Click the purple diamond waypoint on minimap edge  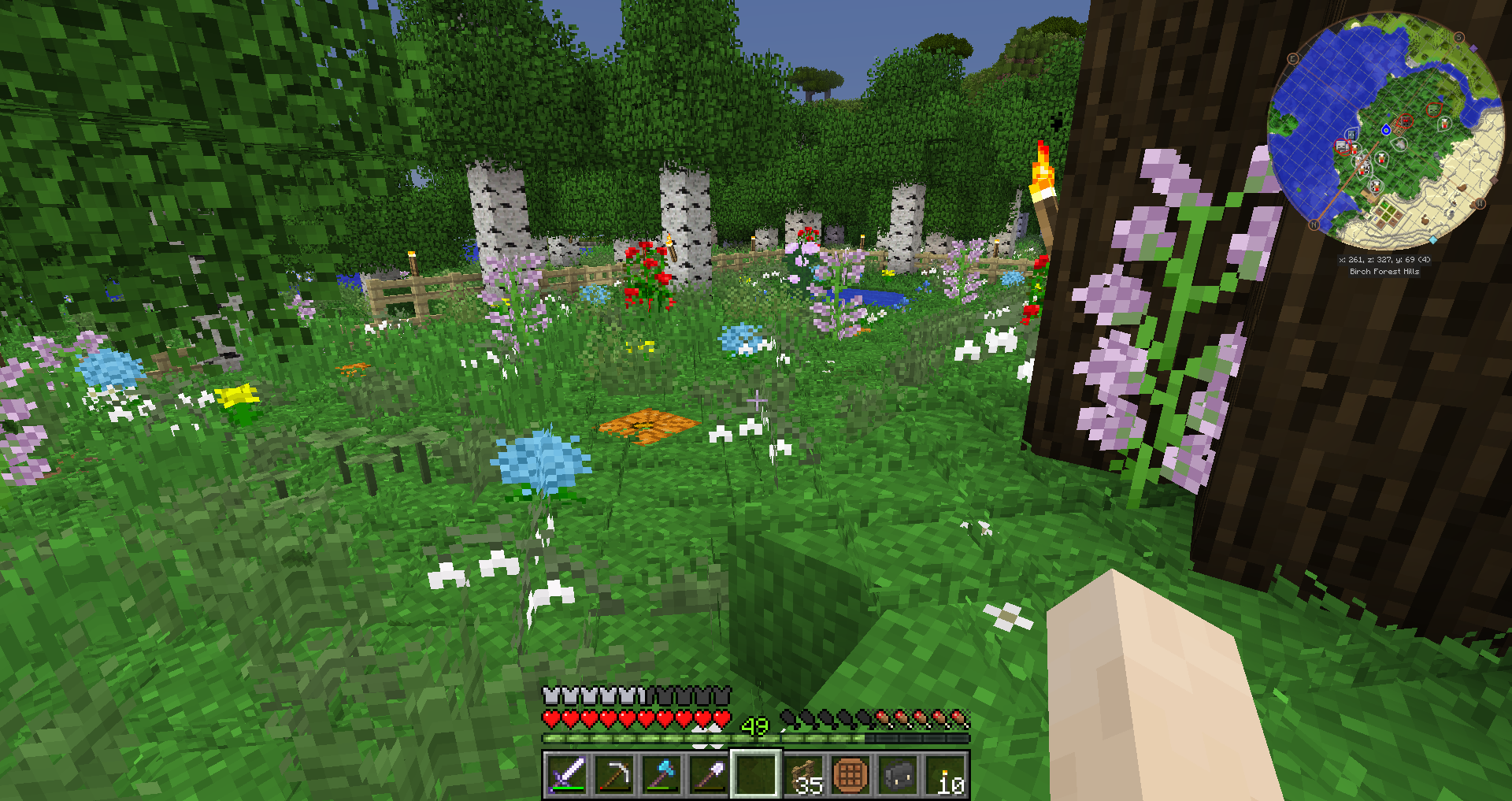(x=1473, y=49)
